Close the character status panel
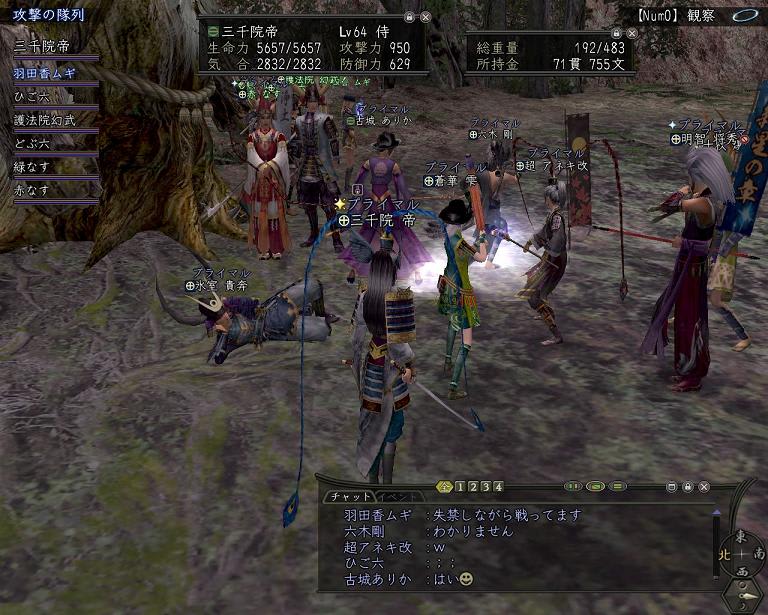768x615 pixels. click(426, 17)
